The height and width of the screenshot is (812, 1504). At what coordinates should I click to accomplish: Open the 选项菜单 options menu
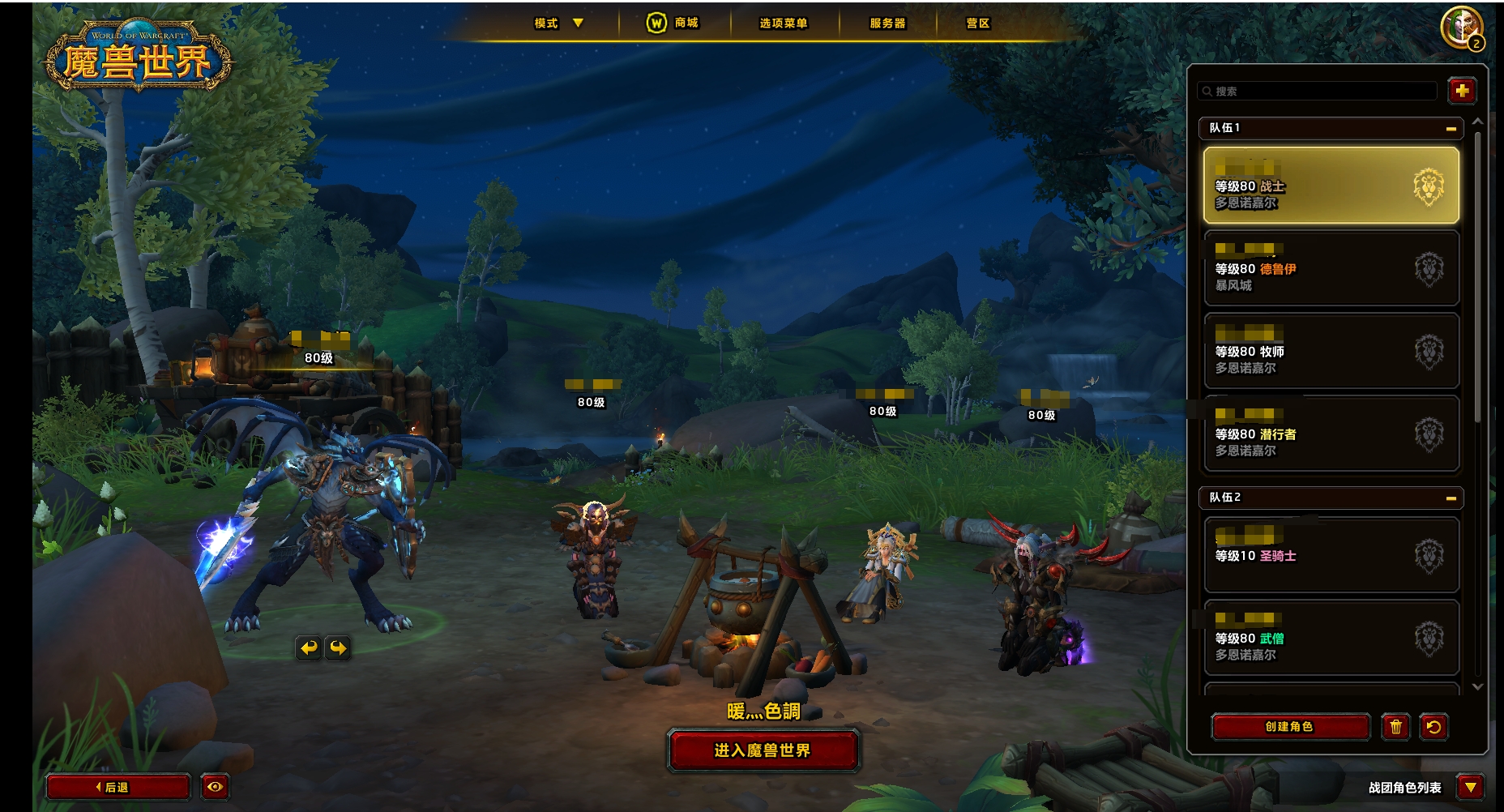783,24
